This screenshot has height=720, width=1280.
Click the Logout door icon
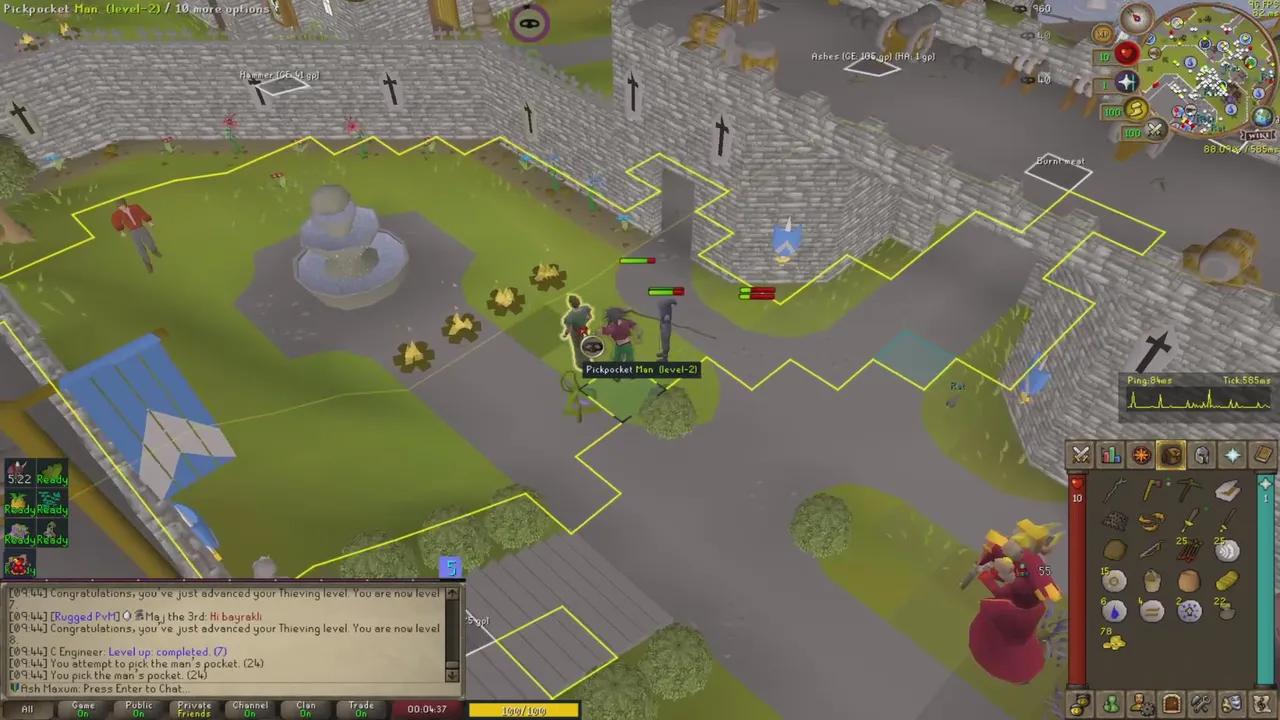(x=1171, y=702)
